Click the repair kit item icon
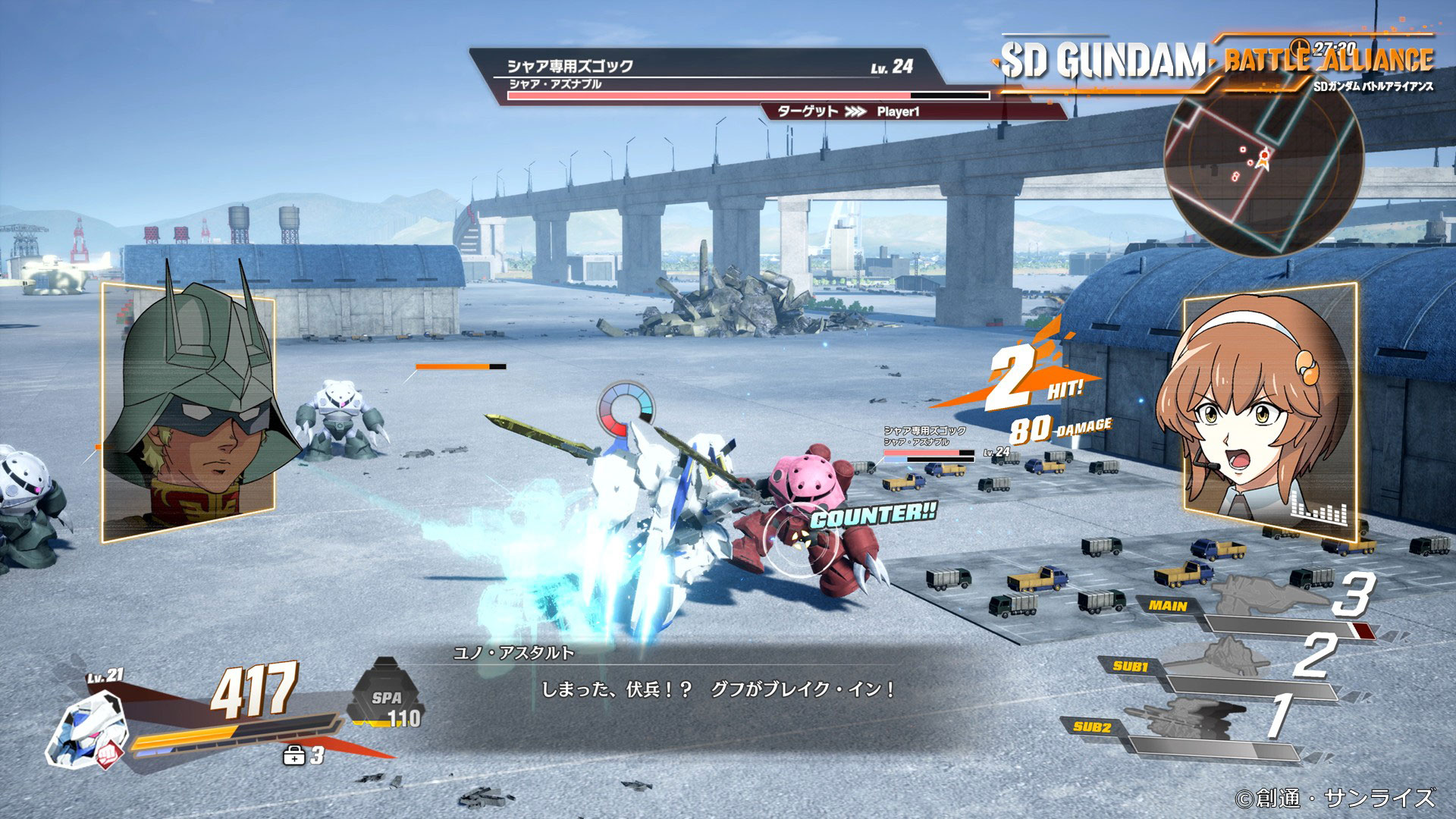 coord(293,755)
